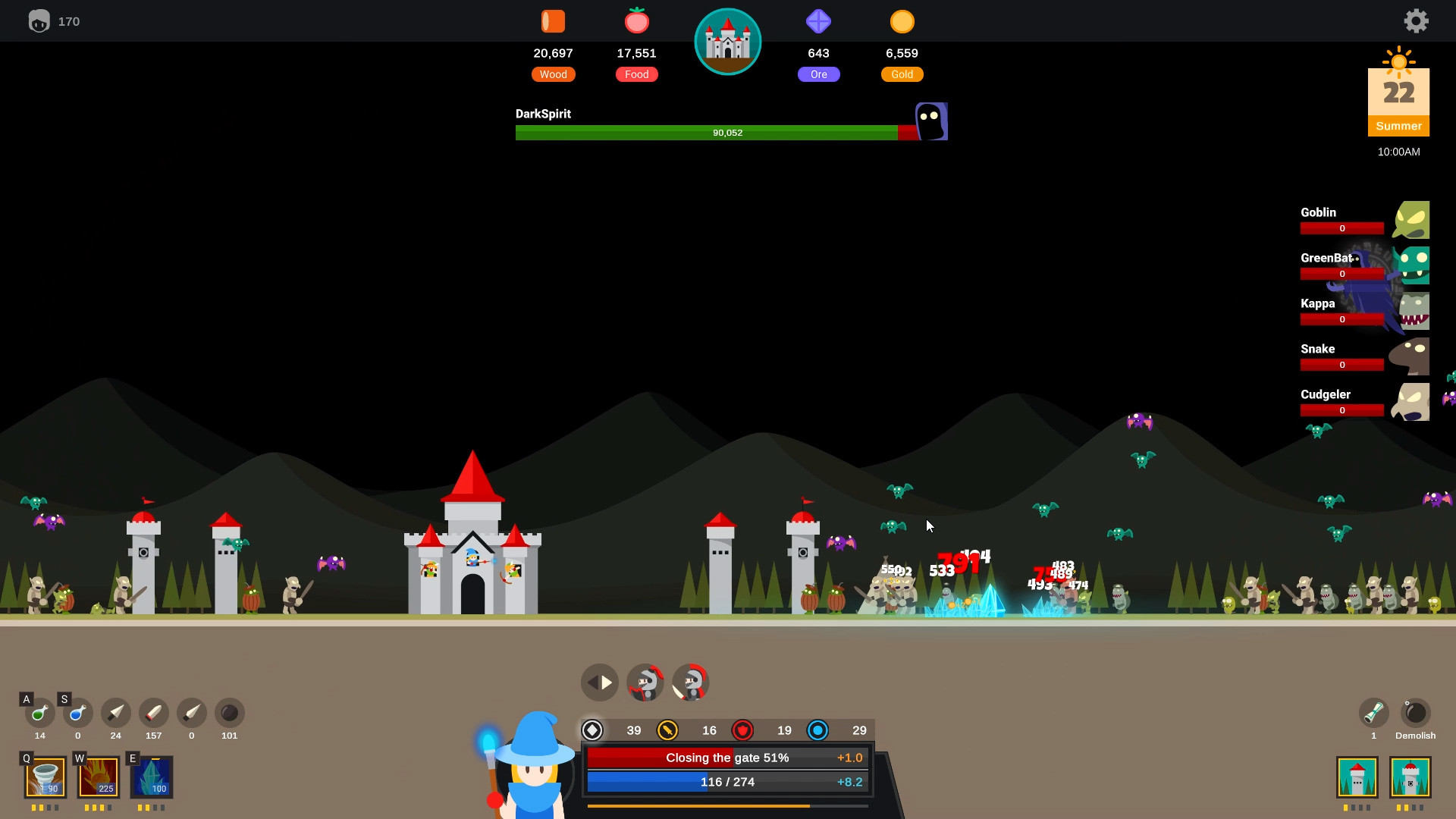Open the settings gear menu
The width and height of the screenshot is (1456, 819).
tap(1416, 20)
